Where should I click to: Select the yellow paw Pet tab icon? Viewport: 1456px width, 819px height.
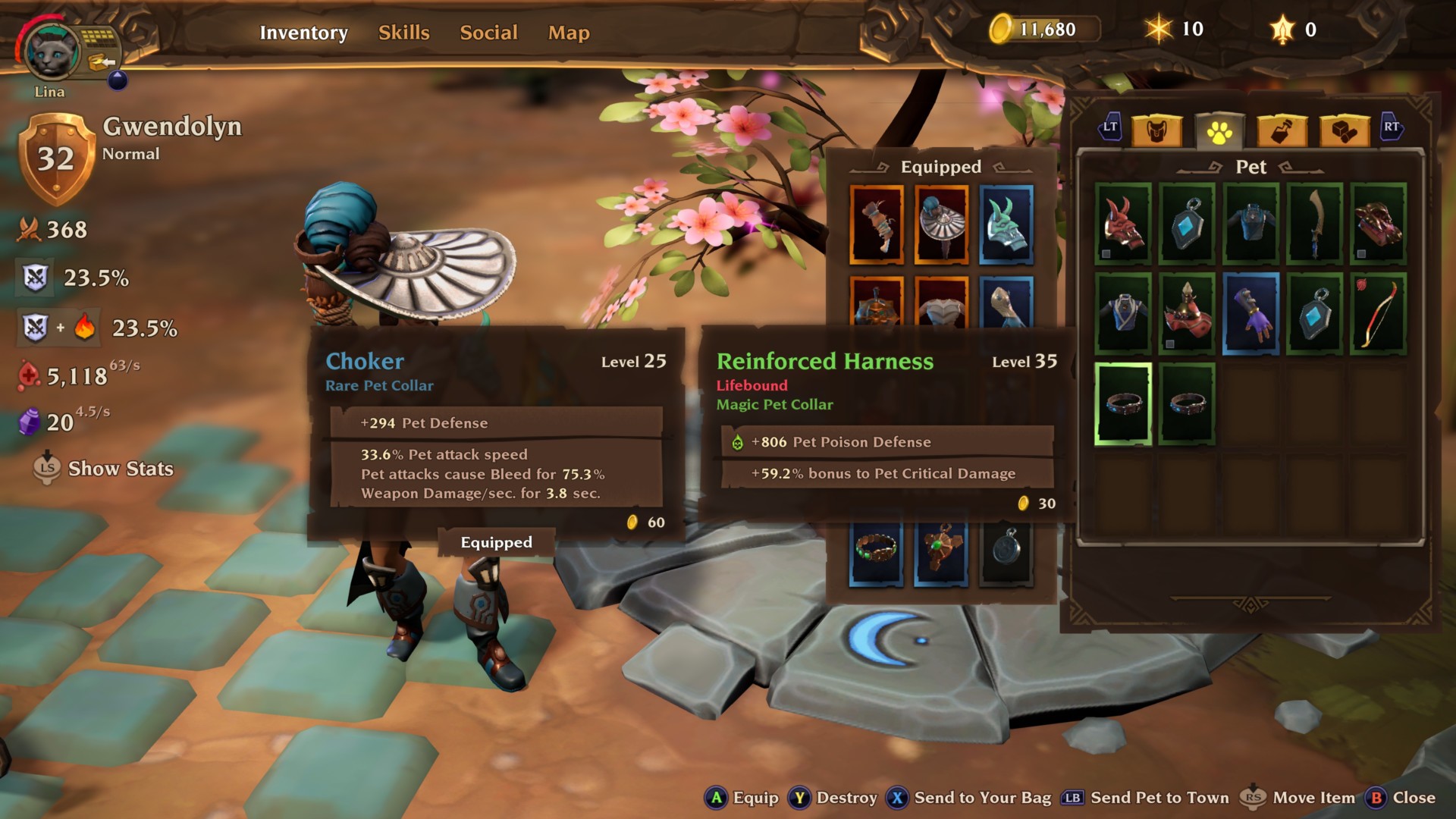[x=1219, y=130]
